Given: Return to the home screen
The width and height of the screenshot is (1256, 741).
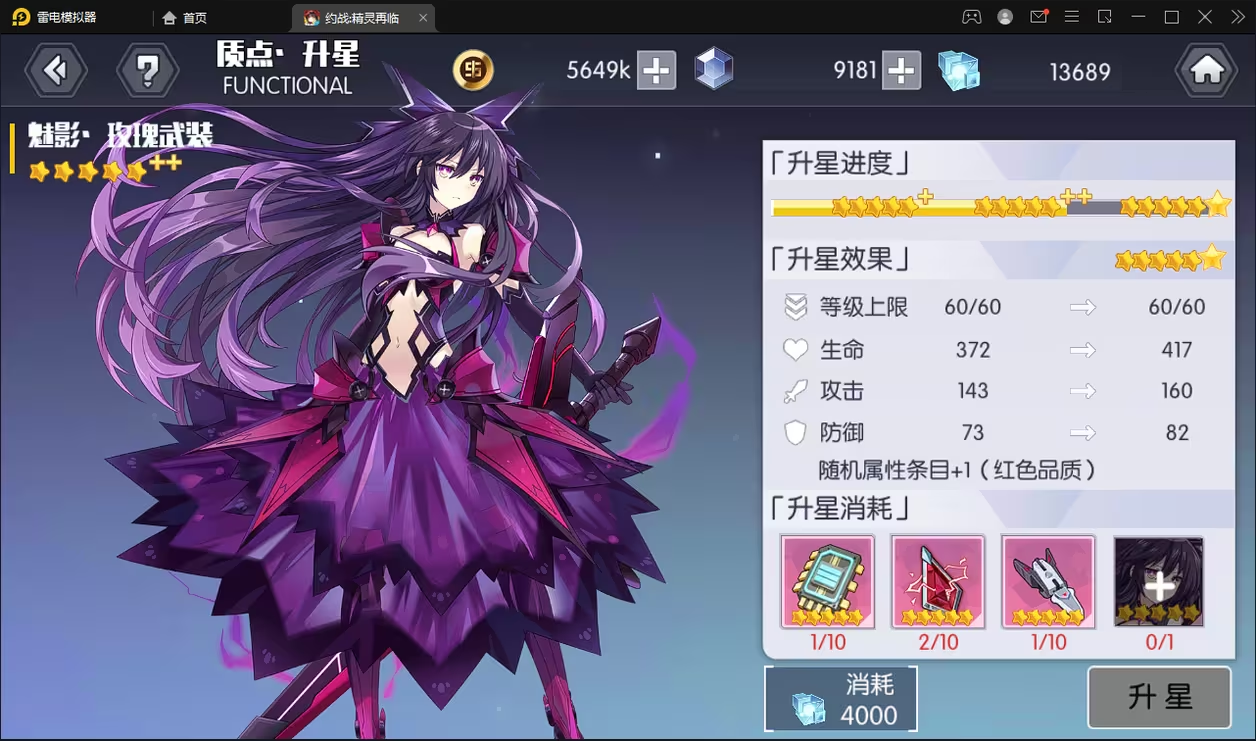Looking at the screenshot, I should coord(1206,70).
